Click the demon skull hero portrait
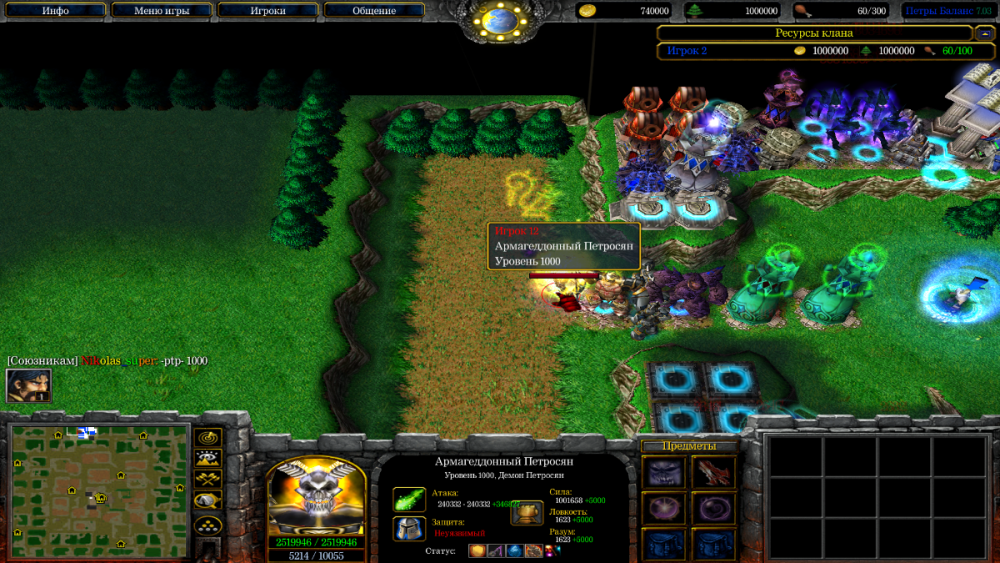This screenshot has width=1000, height=563. 315,497
